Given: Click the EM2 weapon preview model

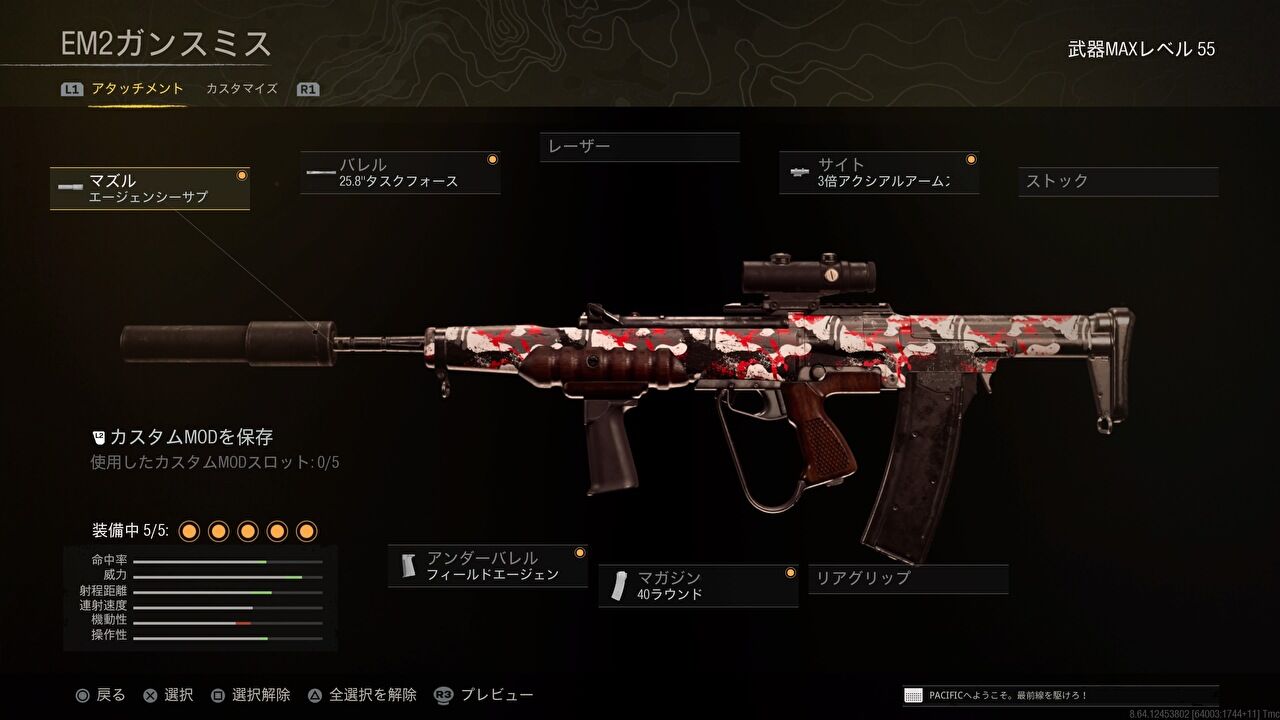Looking at the screenshot, I should click(700, 350).
